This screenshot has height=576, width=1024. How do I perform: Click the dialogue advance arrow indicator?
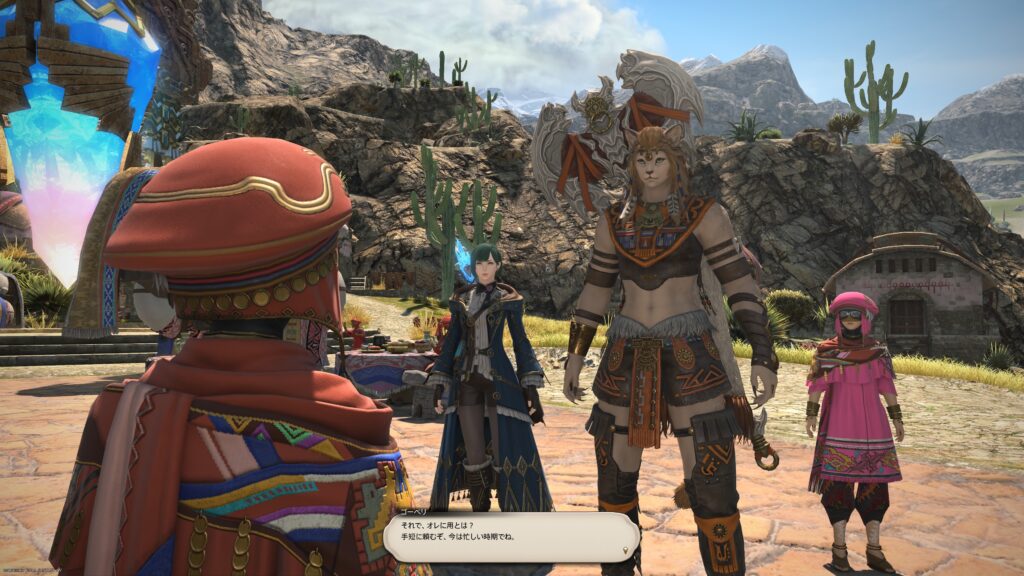point(627,551)
